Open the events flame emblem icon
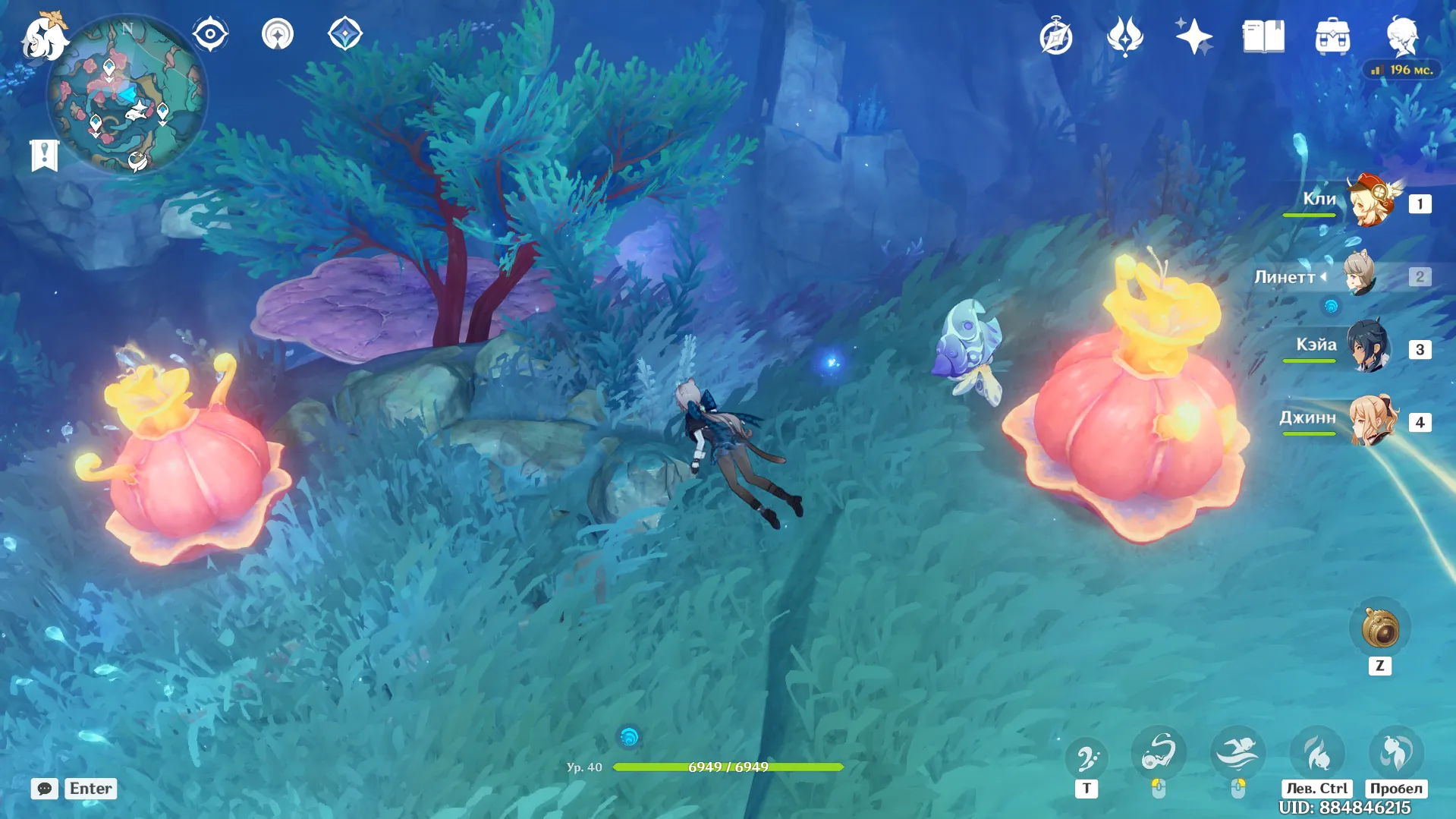The image size is (1456, 819). point(1124,36)
